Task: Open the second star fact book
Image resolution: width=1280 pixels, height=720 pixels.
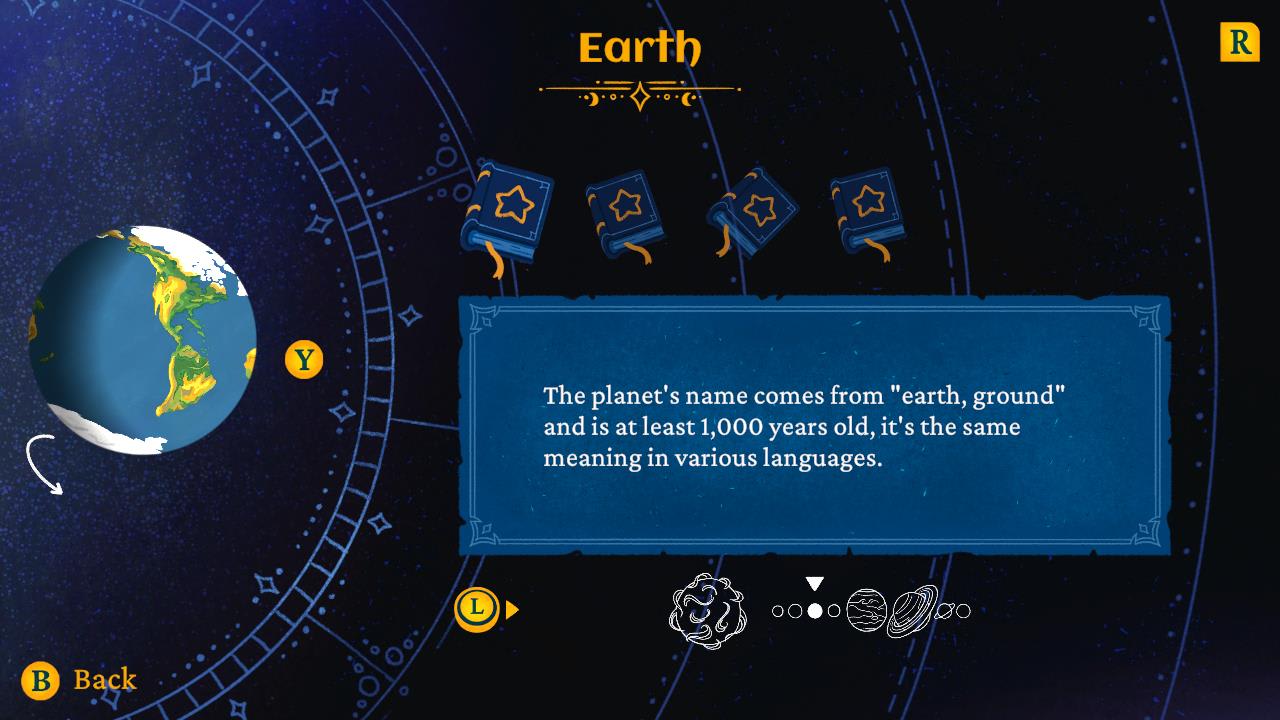Action: point(625,210)
